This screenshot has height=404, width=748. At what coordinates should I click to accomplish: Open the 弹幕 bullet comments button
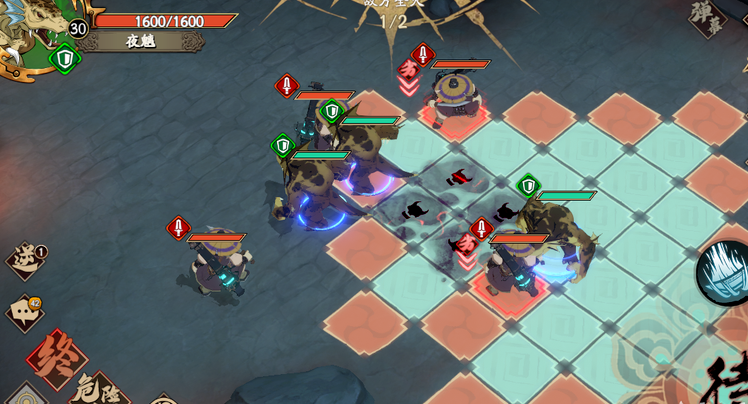(708, 20)
